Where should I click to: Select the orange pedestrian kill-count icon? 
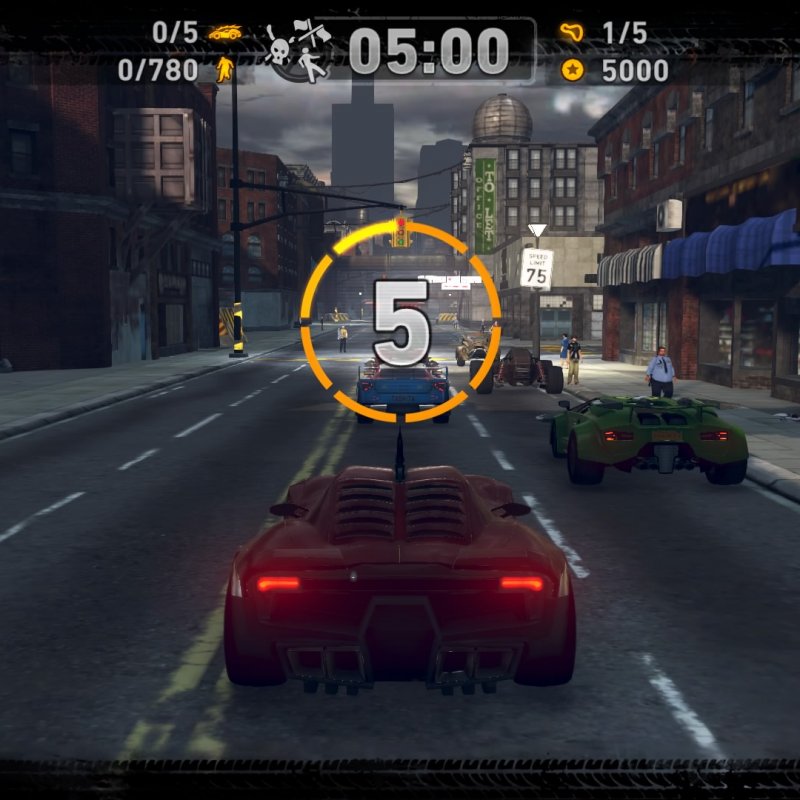pos(223,69)
